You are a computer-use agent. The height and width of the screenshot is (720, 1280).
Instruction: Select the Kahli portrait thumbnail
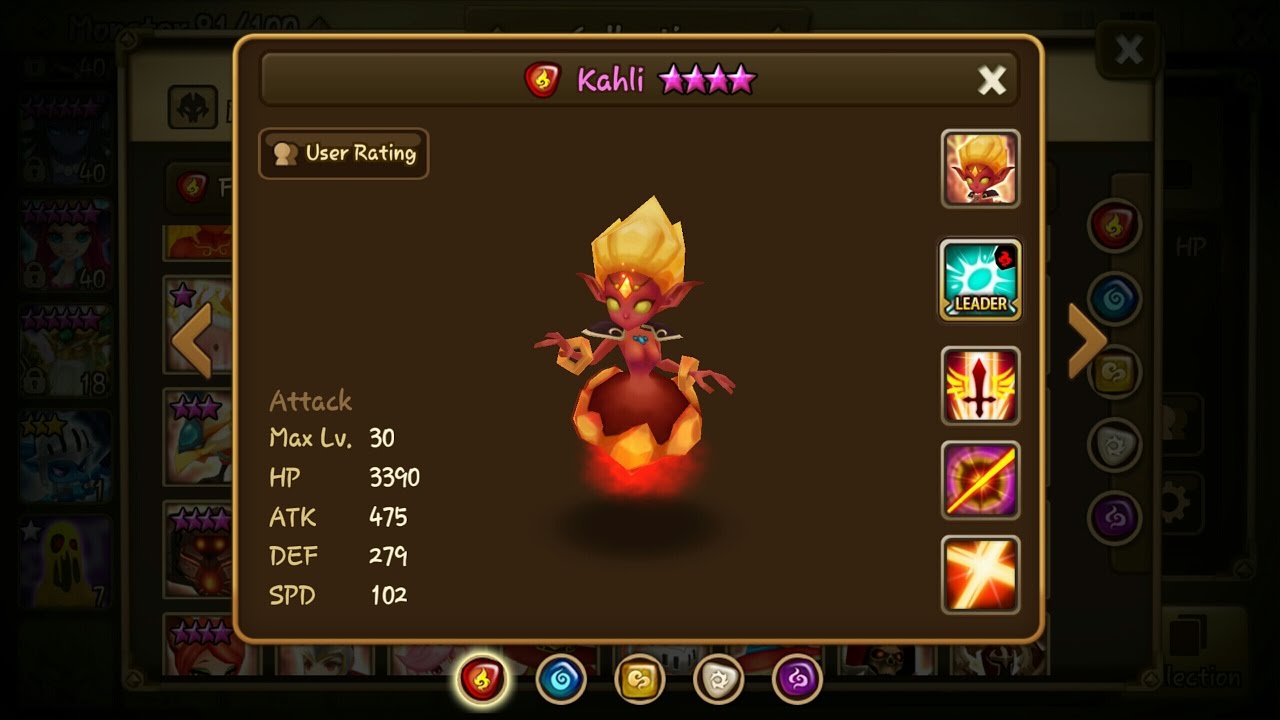click(980, 169)
